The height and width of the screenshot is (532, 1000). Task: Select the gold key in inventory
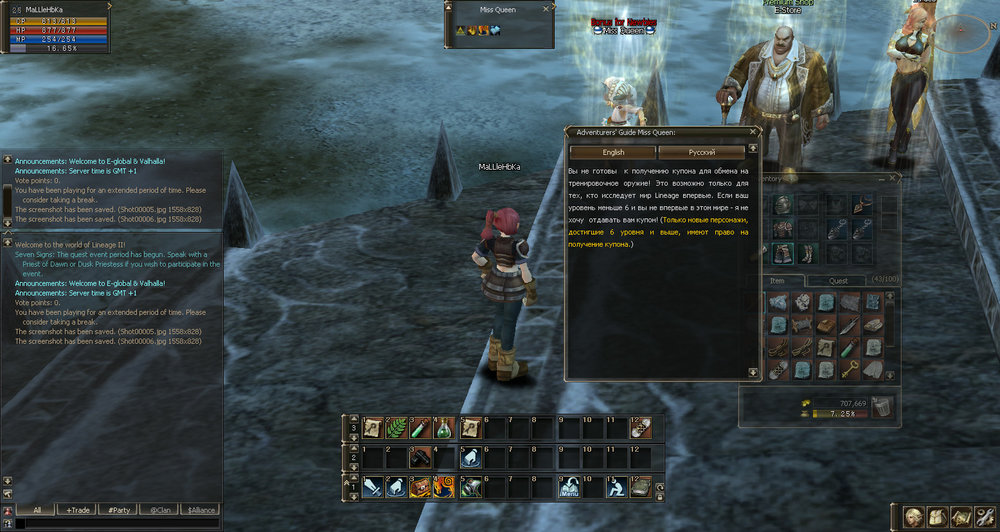(x=850, y=369)
